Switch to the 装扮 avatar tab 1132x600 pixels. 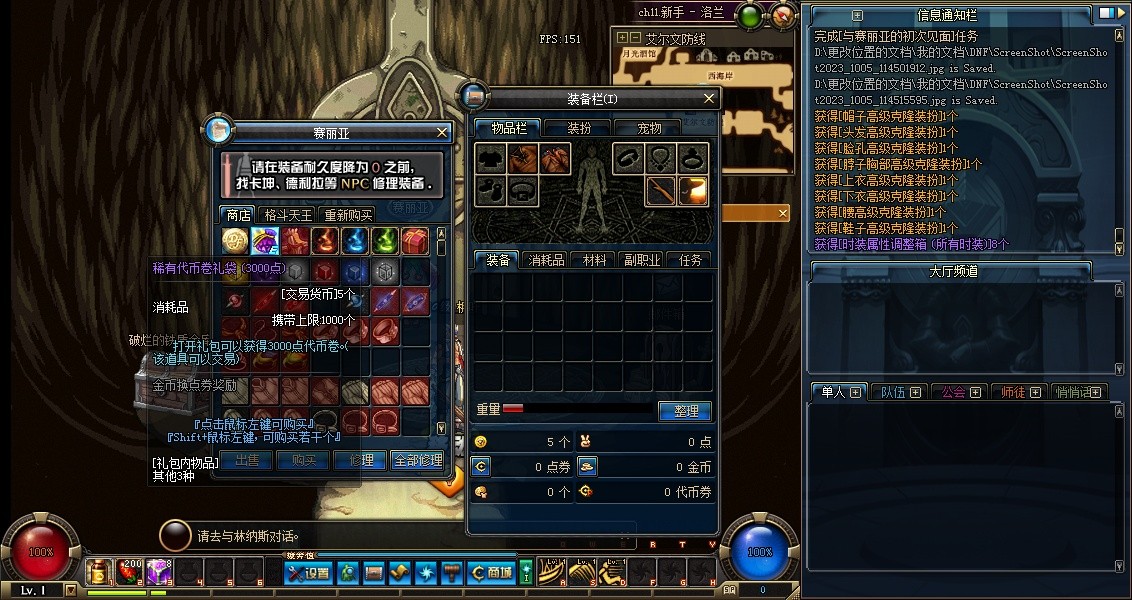(579, 128)
